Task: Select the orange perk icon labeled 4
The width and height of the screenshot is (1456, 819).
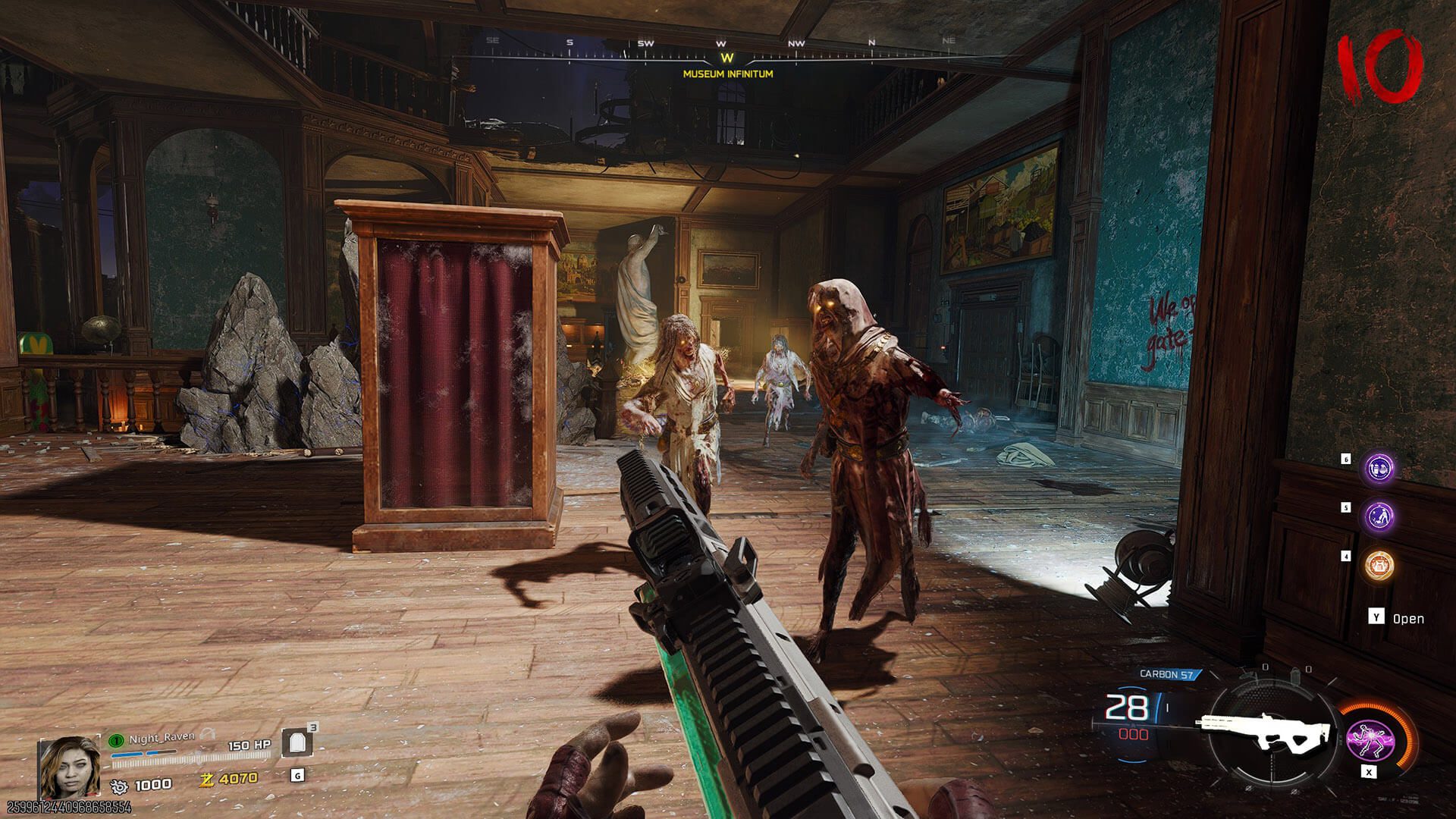Action: coord(1379,565)
